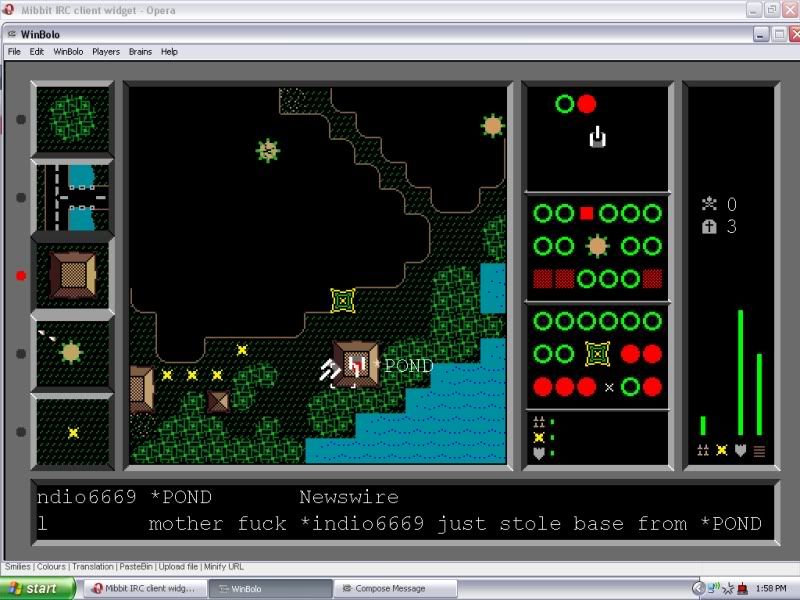Select the yellow mine laying tool
The image size is (800, 600).
coord(73,432)
